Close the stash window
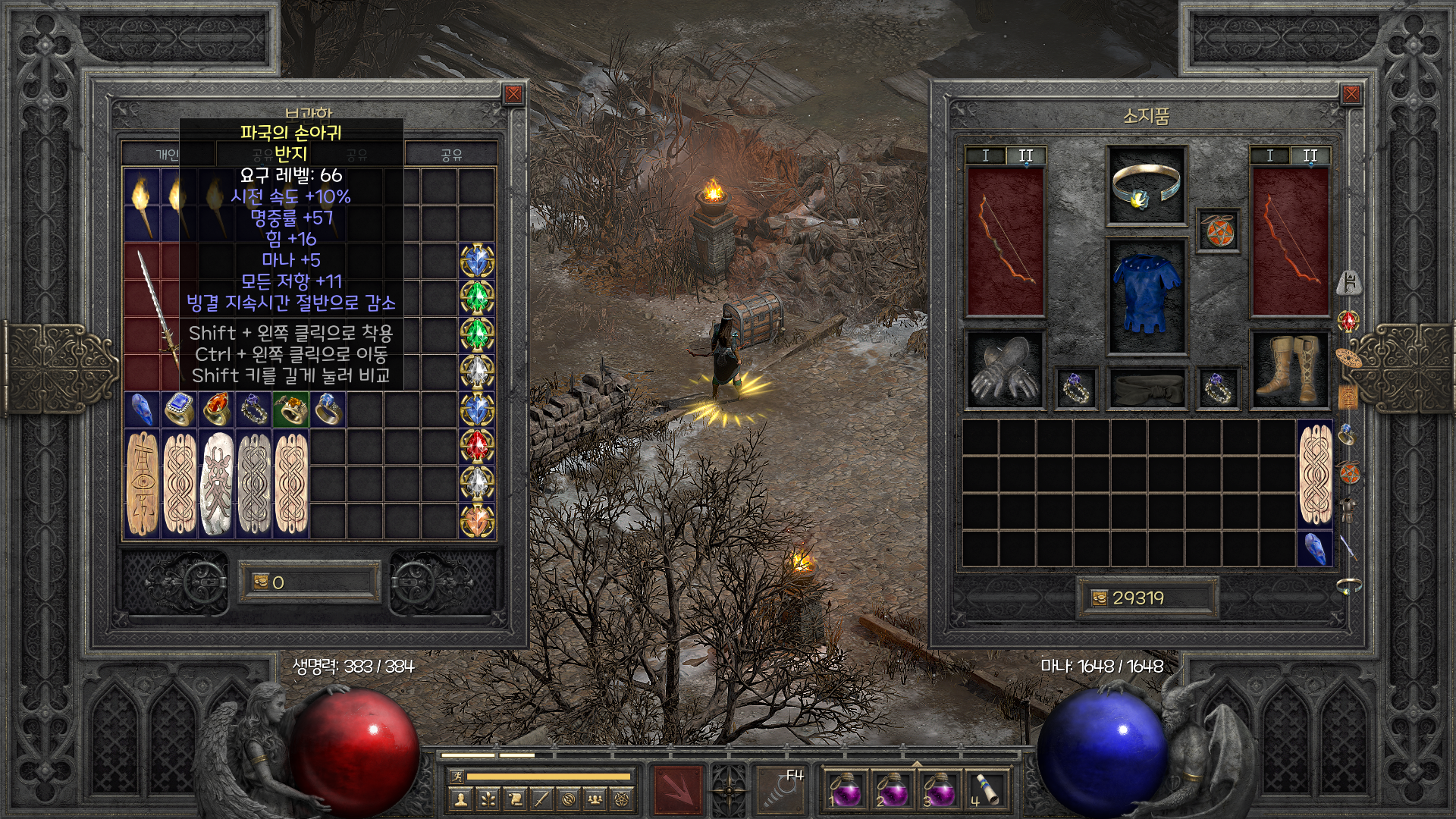The width and height of the screenshot is (1456, 819). tap(513, 94)
